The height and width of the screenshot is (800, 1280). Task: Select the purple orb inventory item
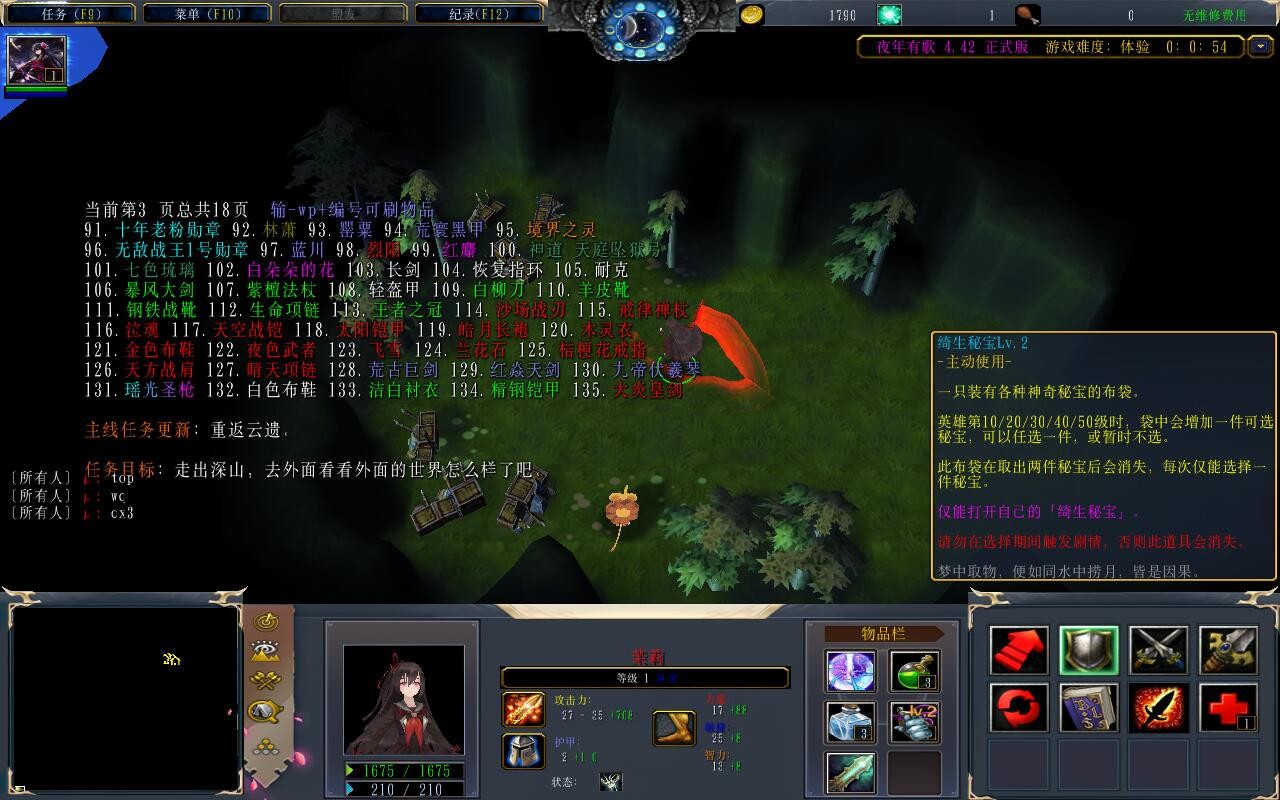click(x=851, y=671)
